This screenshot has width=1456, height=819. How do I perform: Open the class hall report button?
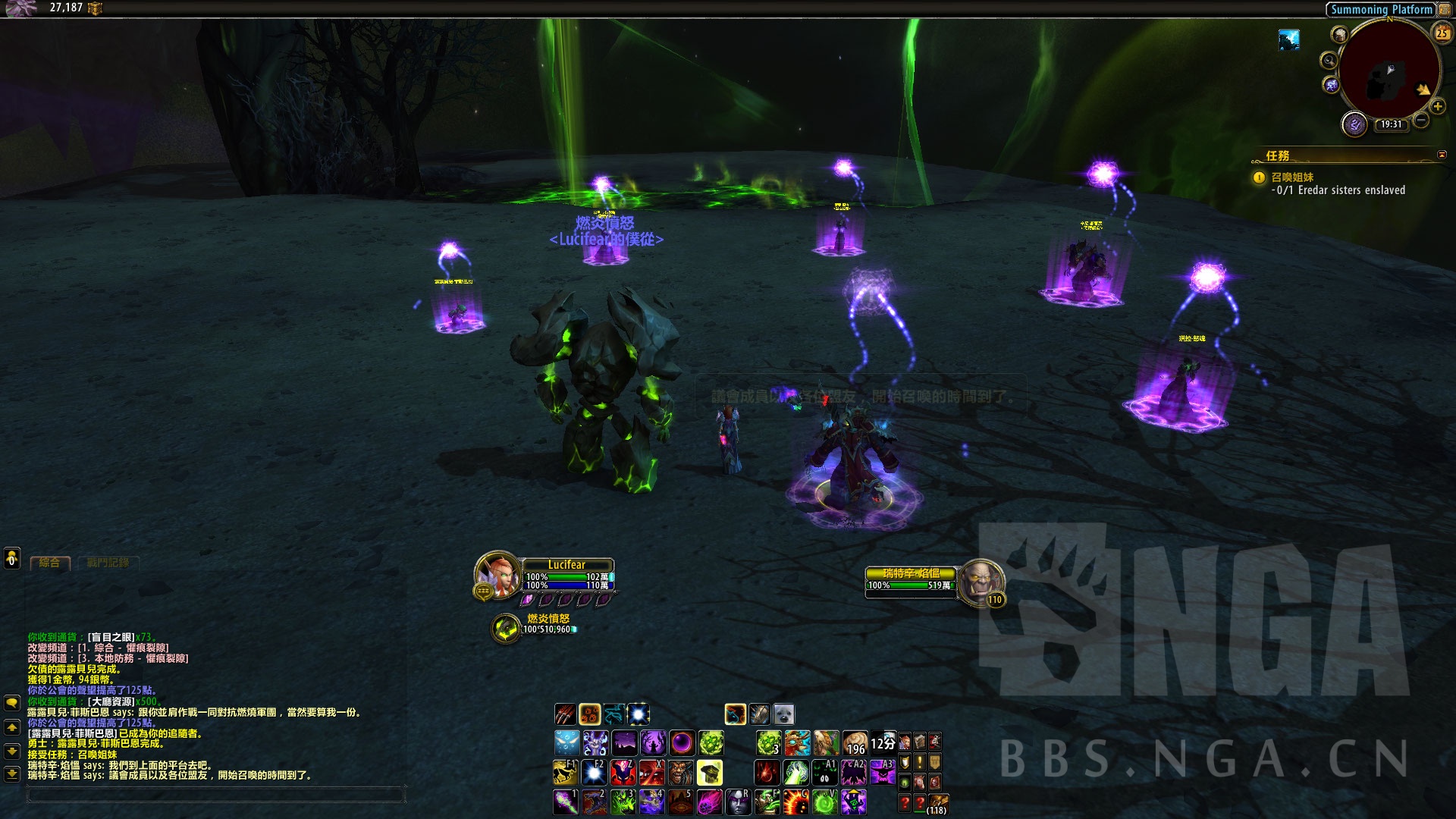coord(1354,124)
